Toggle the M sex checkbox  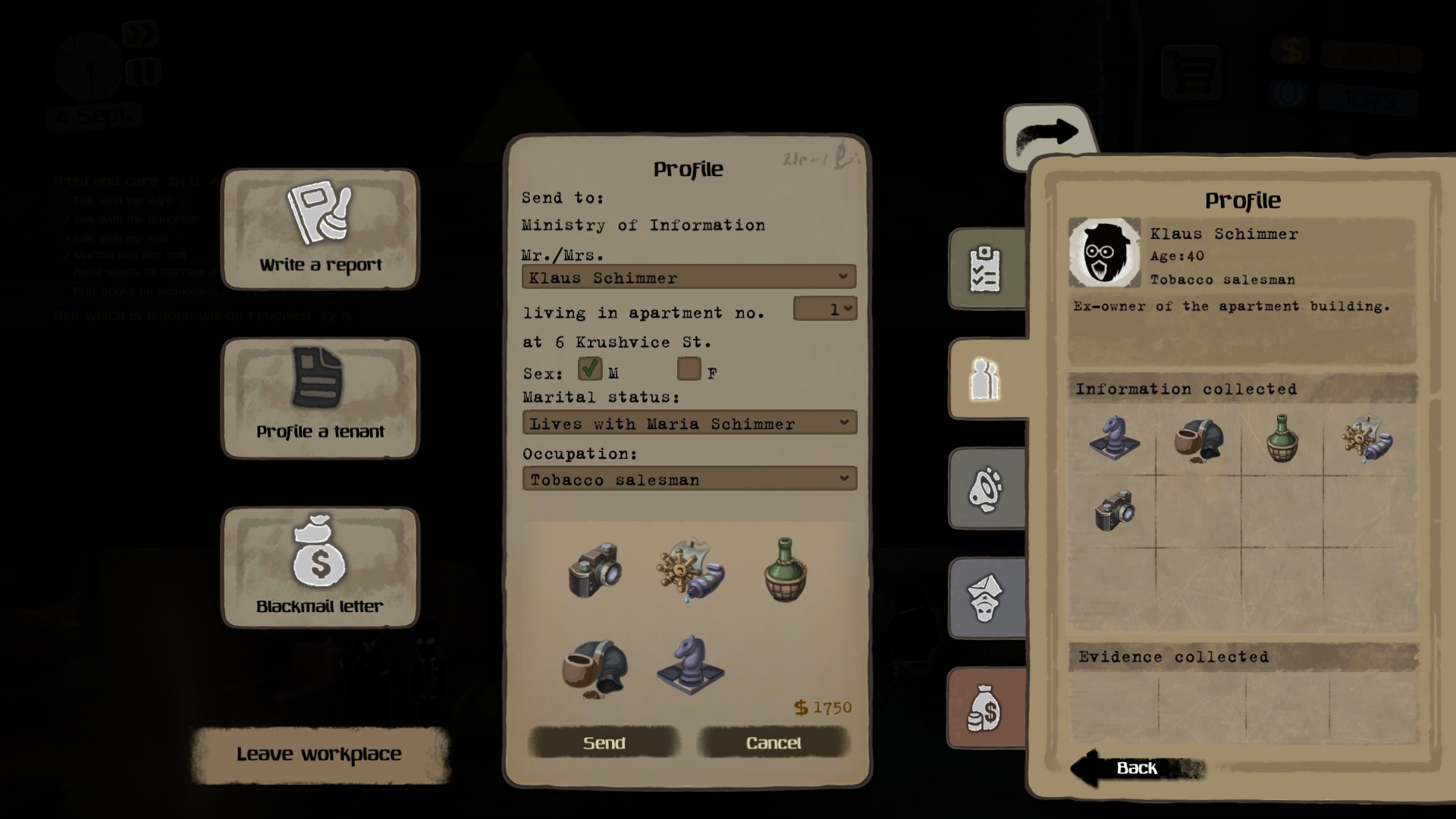point(589,369)
